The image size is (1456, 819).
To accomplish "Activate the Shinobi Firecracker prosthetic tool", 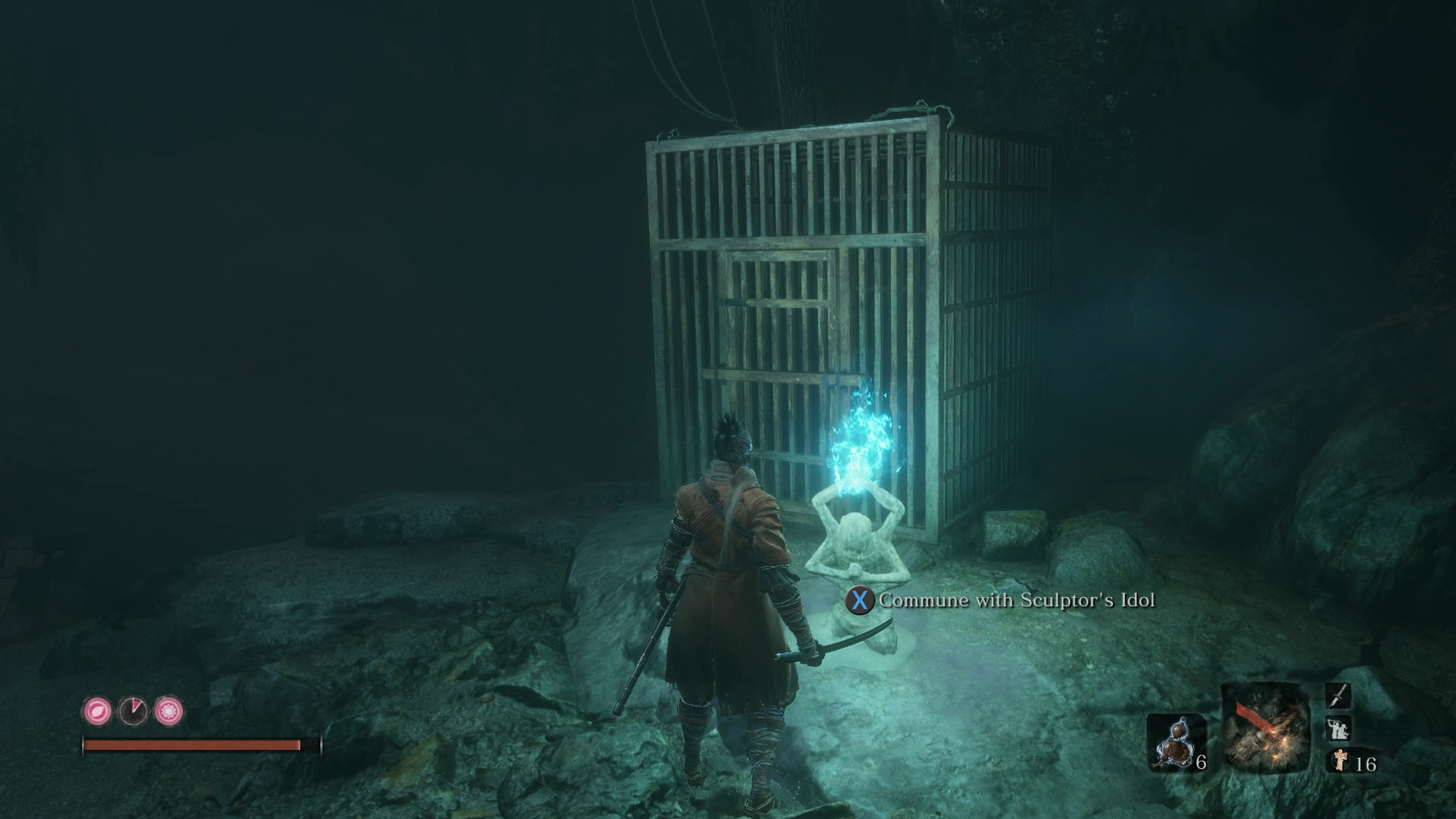I will point(1265,727).
